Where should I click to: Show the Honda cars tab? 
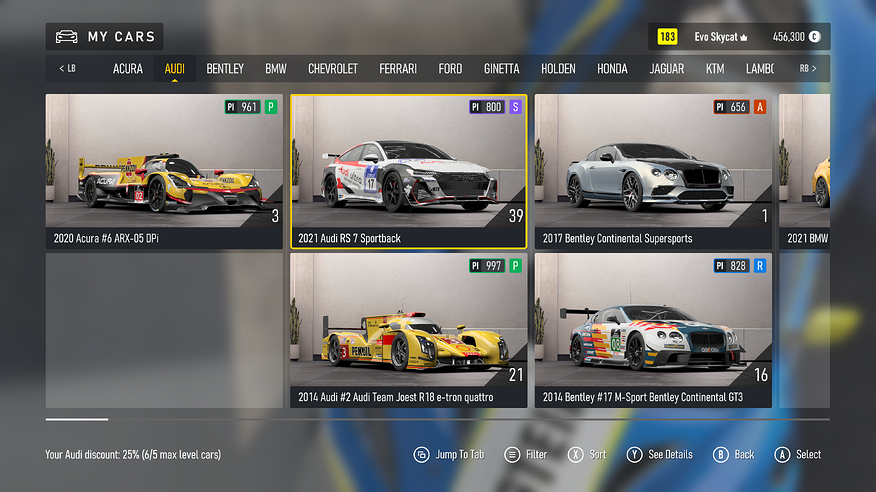click(612, 69)
